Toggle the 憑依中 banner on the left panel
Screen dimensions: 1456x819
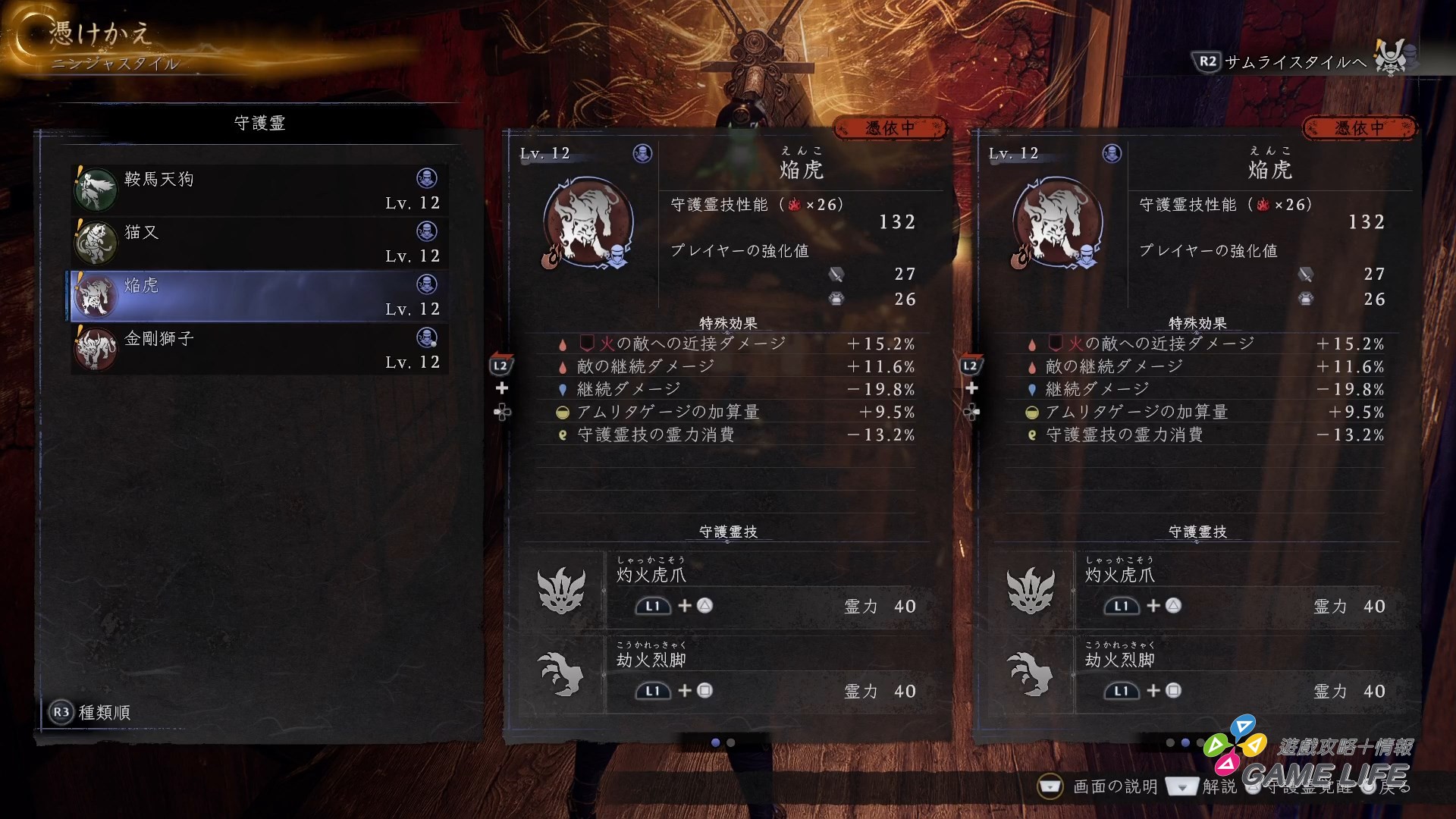(891, 127)
